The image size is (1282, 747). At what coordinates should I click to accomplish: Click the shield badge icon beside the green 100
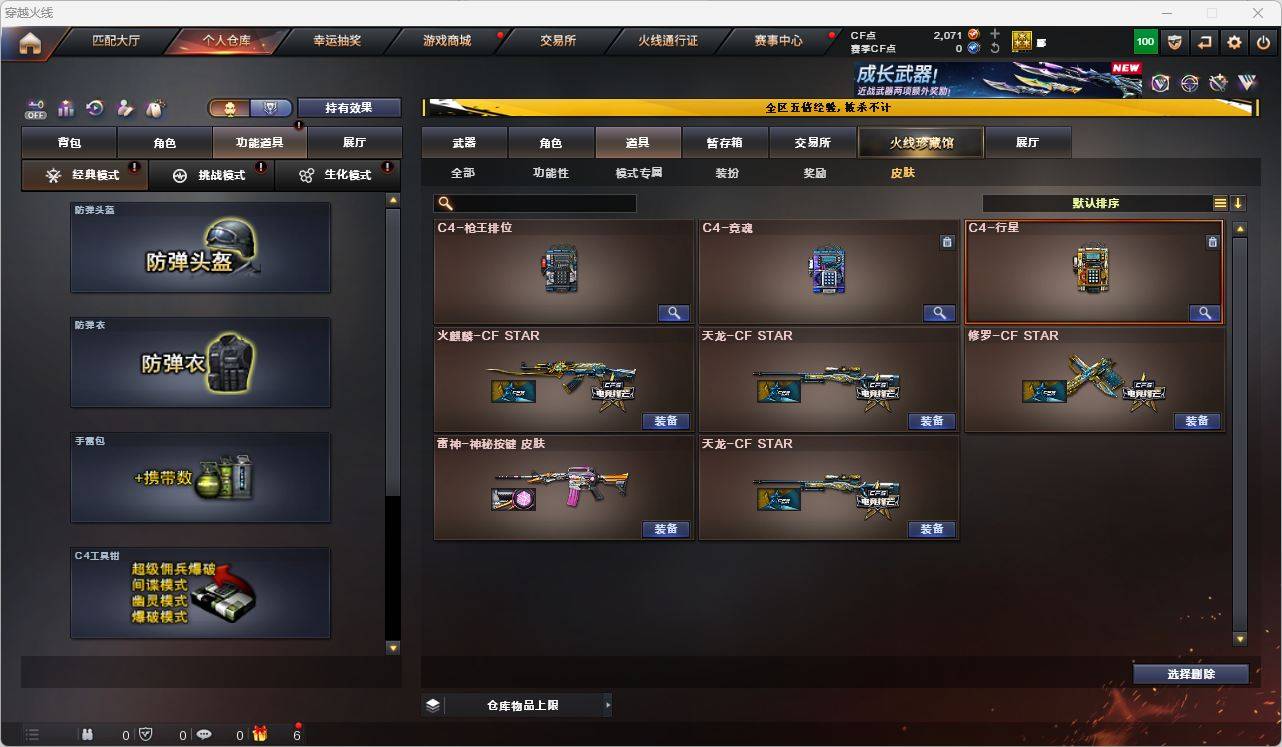click(x=1174, y=41)
